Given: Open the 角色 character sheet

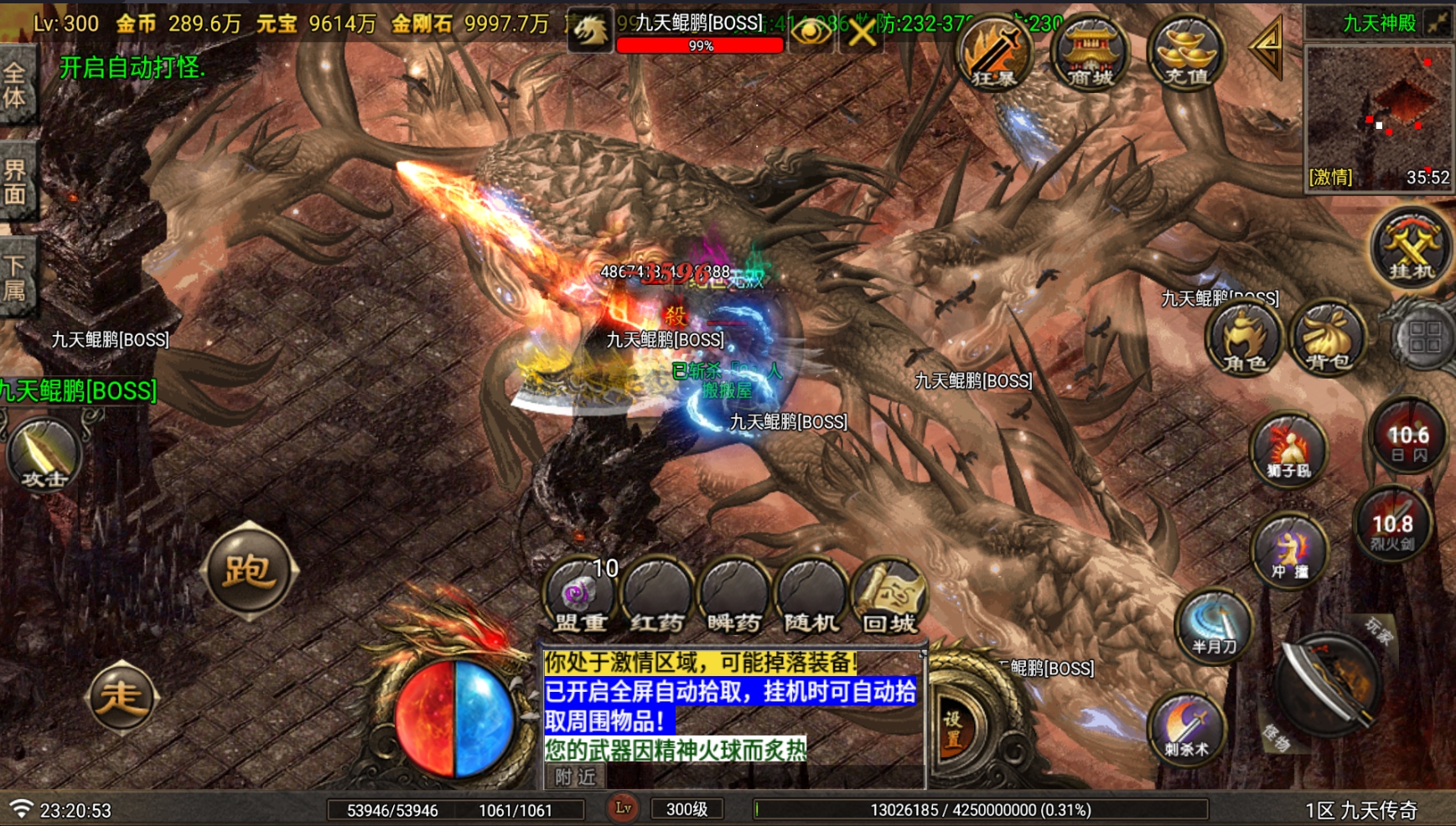Looking at the screenshot, I should click(1244, 339).
